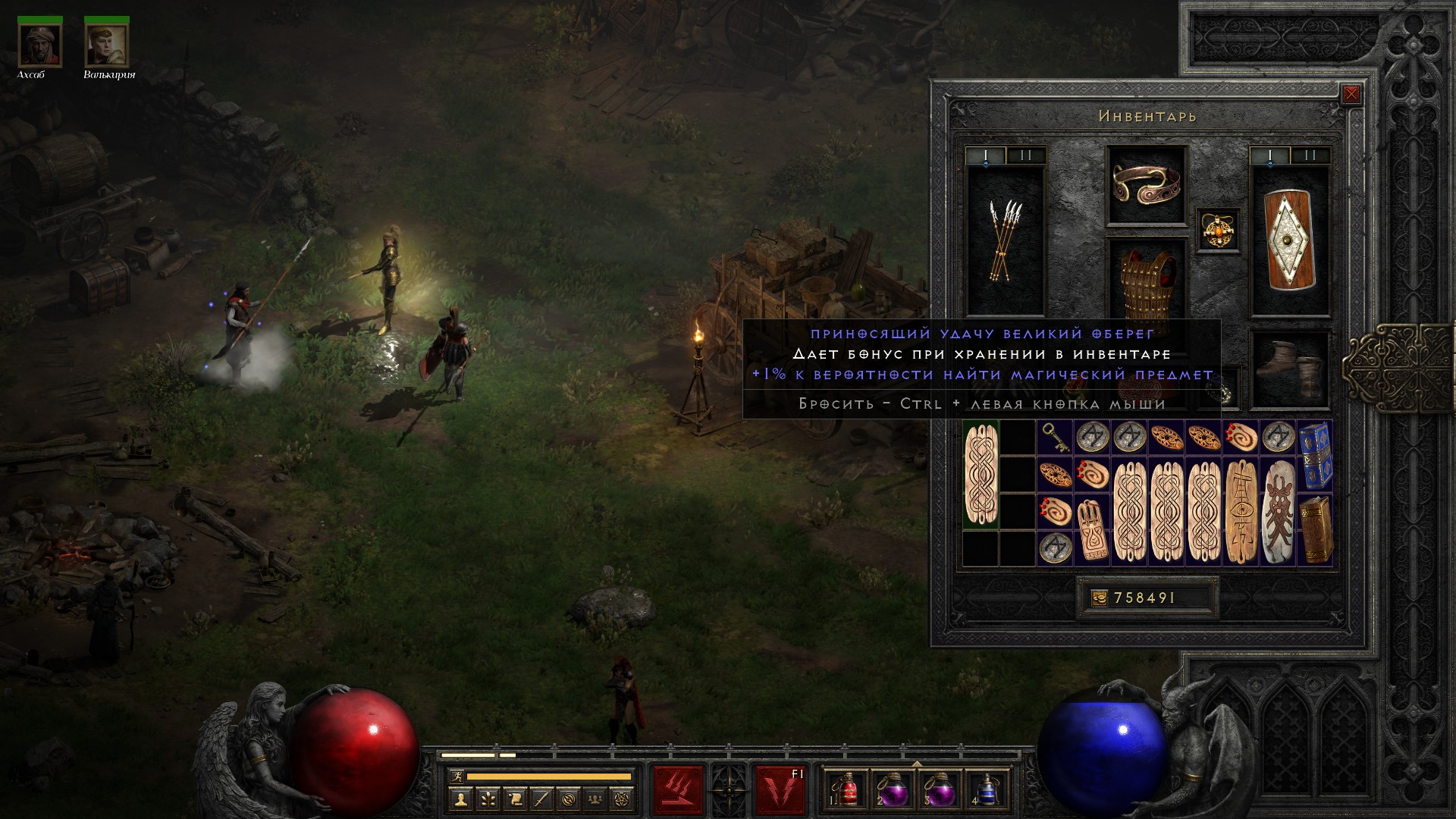The image size is (1456, 819).
Task: Open the right skill icon labeled F1
Action: click(780, 791)
